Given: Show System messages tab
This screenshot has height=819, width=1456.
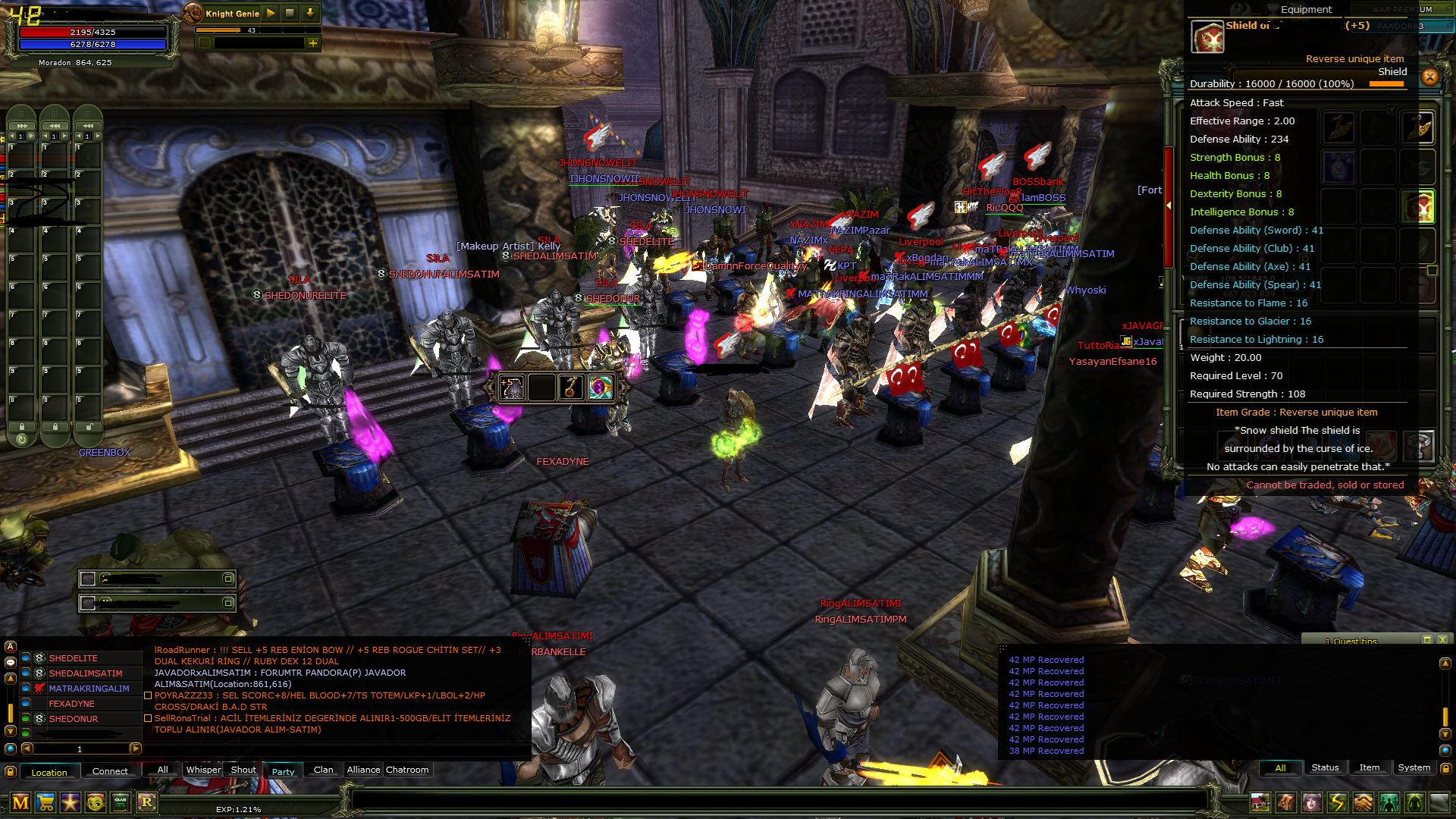Looking at the screenshot, I should click(1414, 767).
